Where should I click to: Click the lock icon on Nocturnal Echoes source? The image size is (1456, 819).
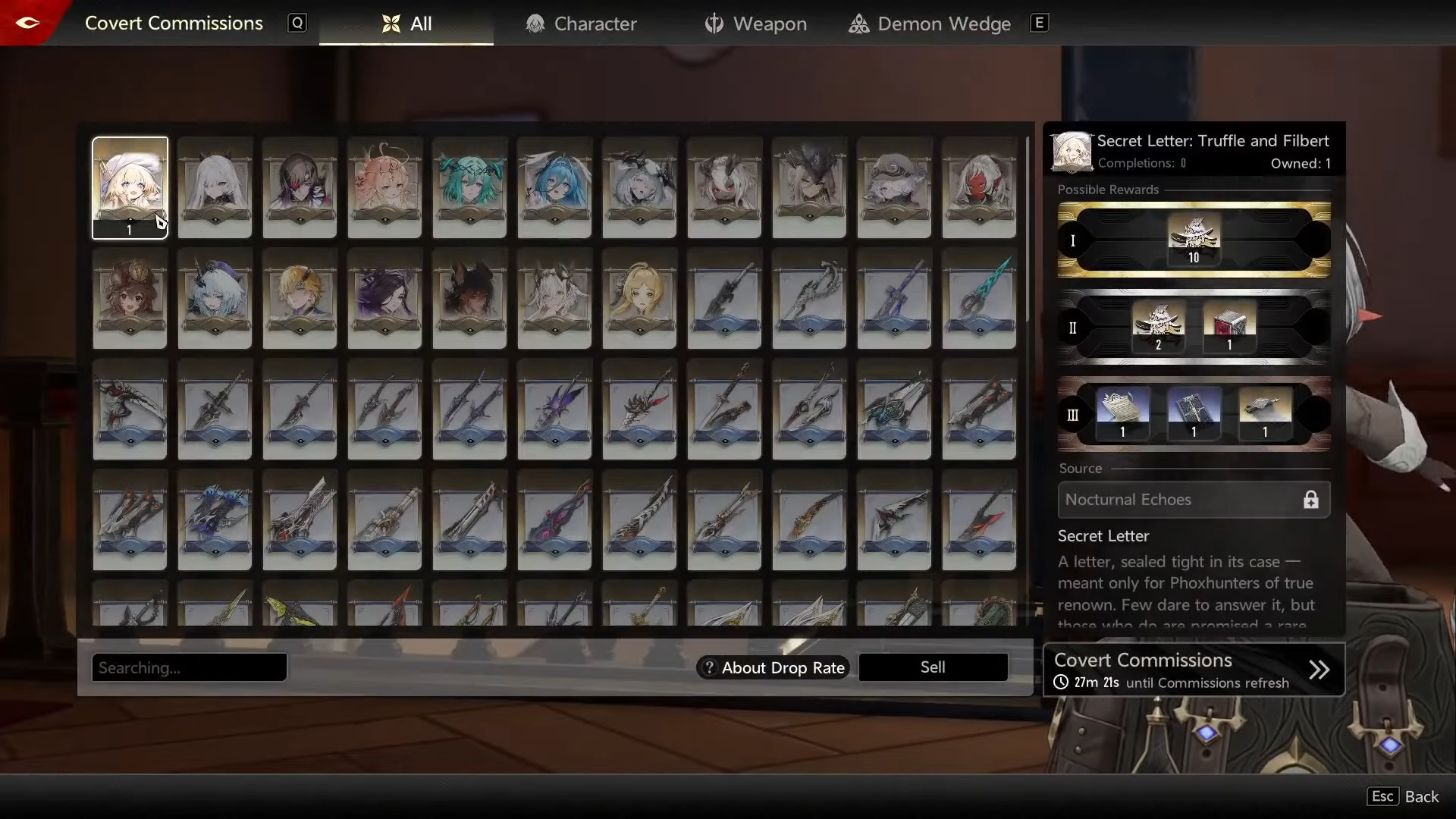[1311, 499]
